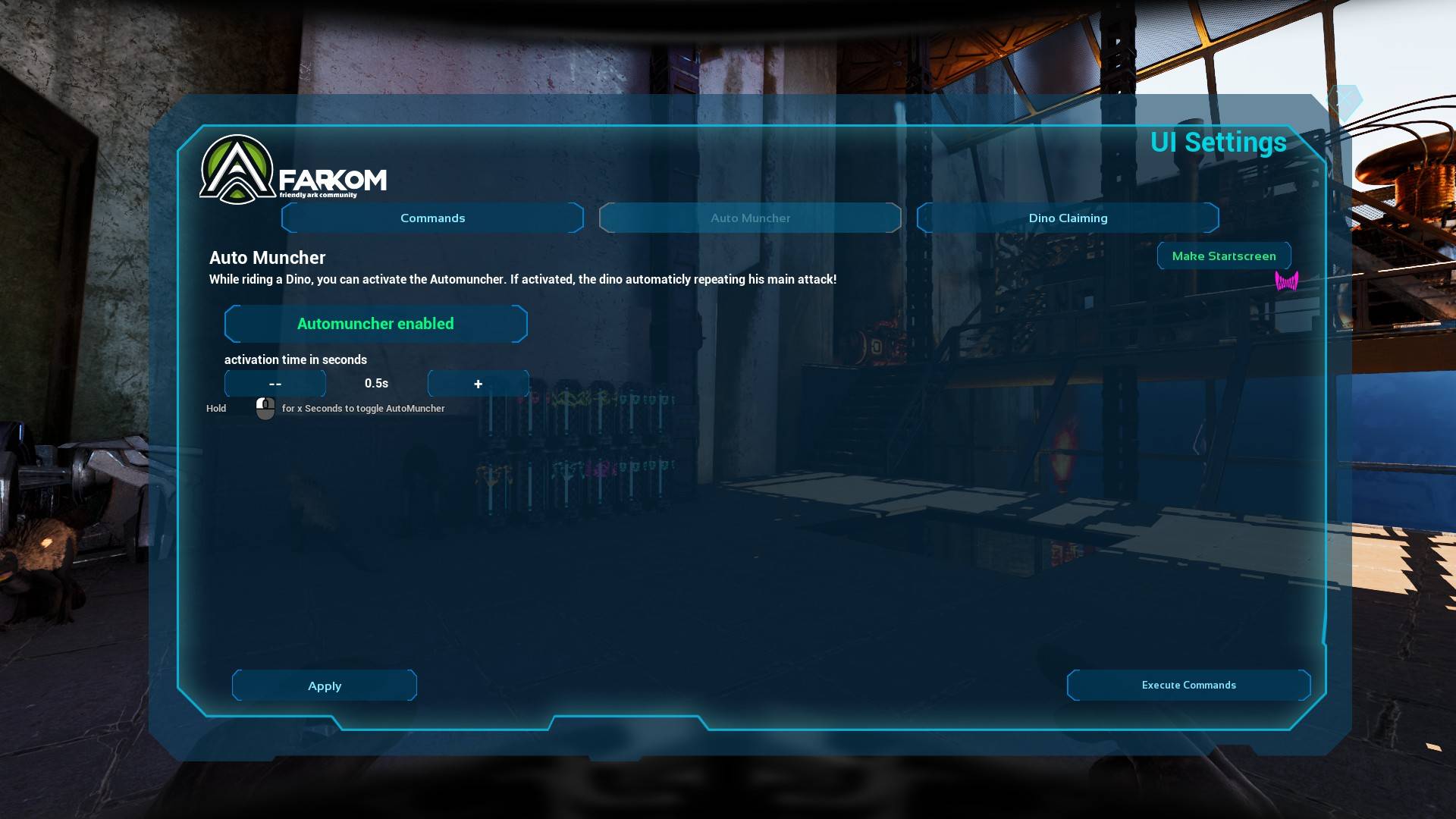Increase activation time with the + button
The image size is (1456, 819).
tap(478, 384)
